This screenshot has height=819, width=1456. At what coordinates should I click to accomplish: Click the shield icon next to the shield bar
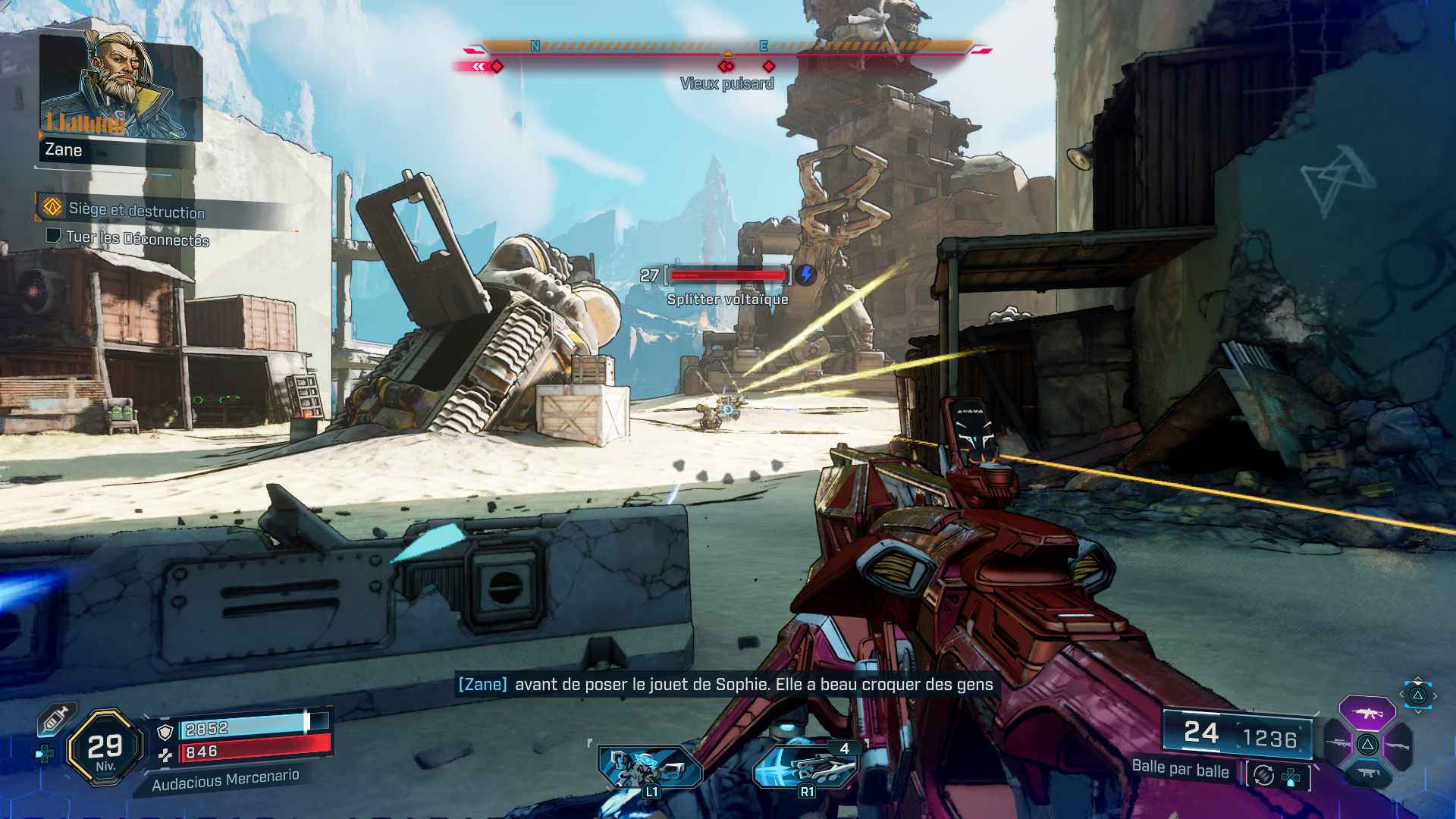(x=165, y=730)
